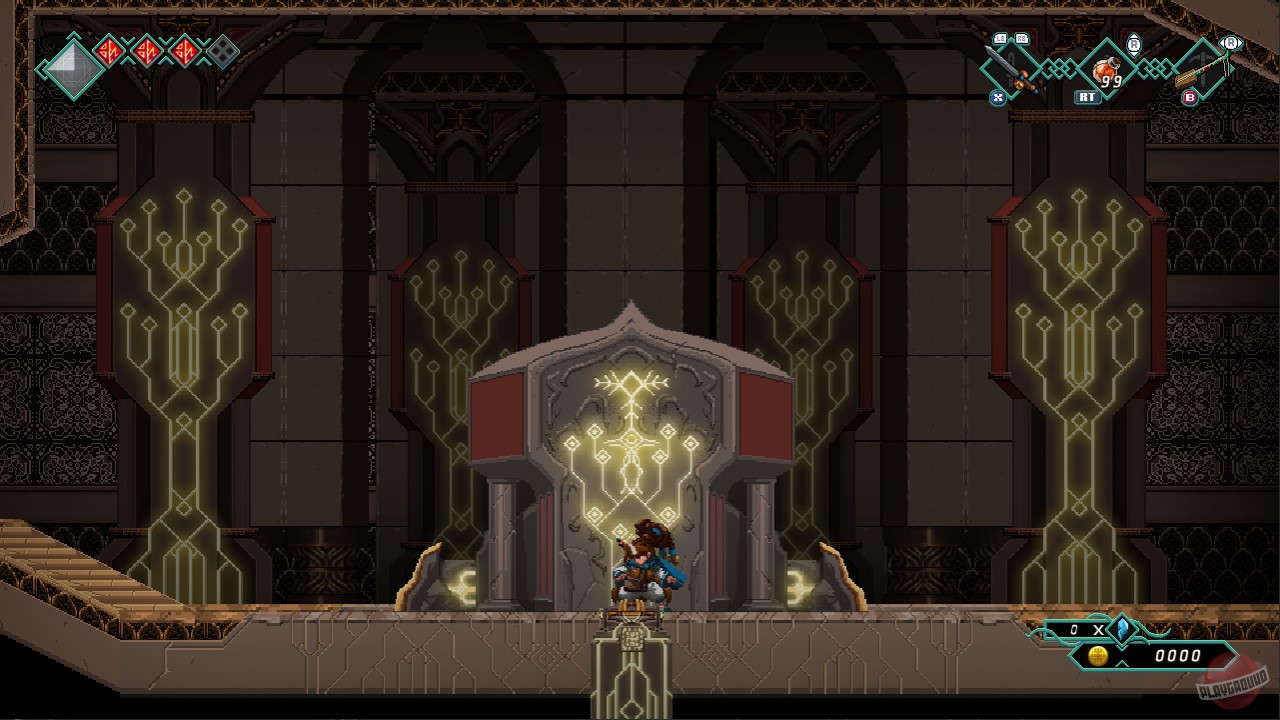The width and height of the screenshot is (1280, 720).
Task: Click the R switch beside the arrow slot
Action: click(1230, 42)
